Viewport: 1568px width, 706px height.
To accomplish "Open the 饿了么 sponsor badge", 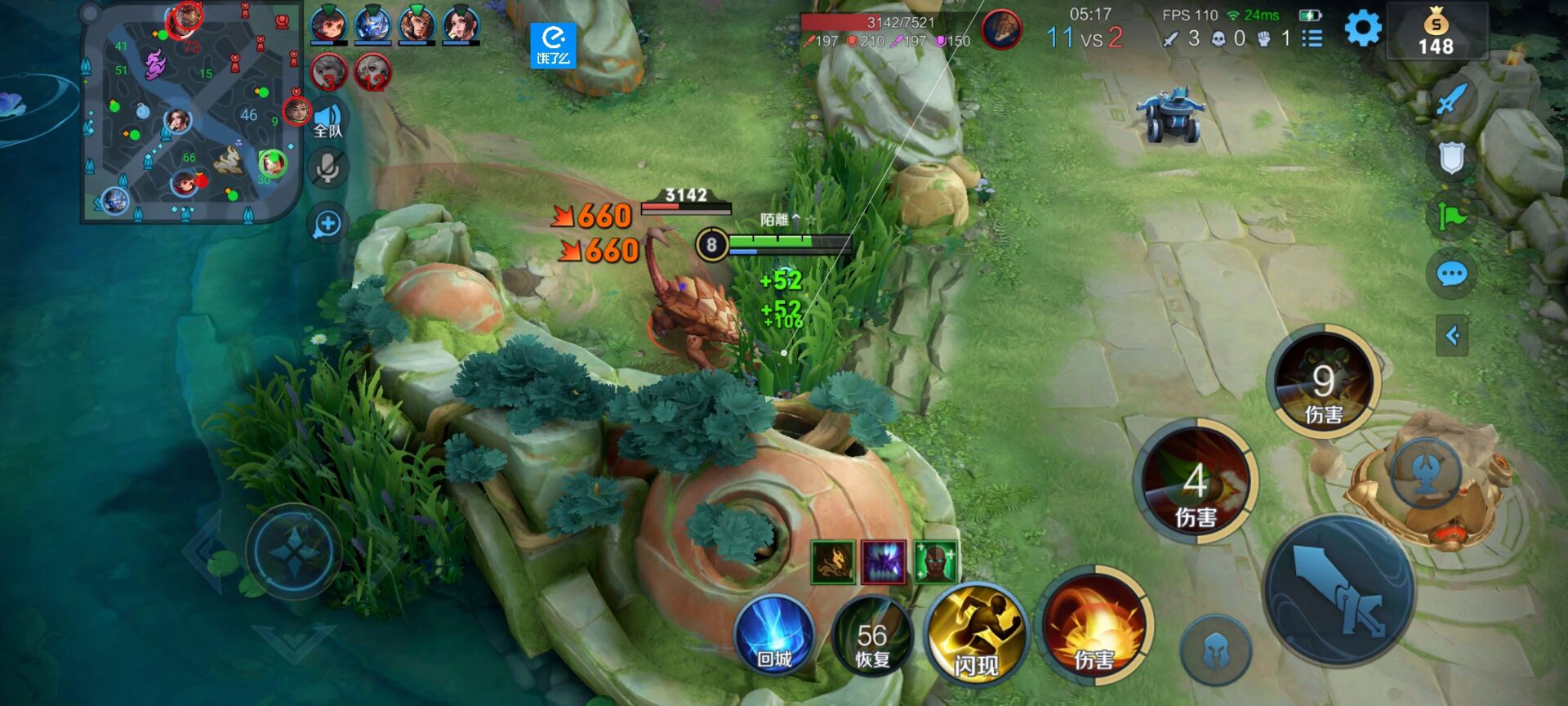I will pyautogui.click(x=553, y=46).
